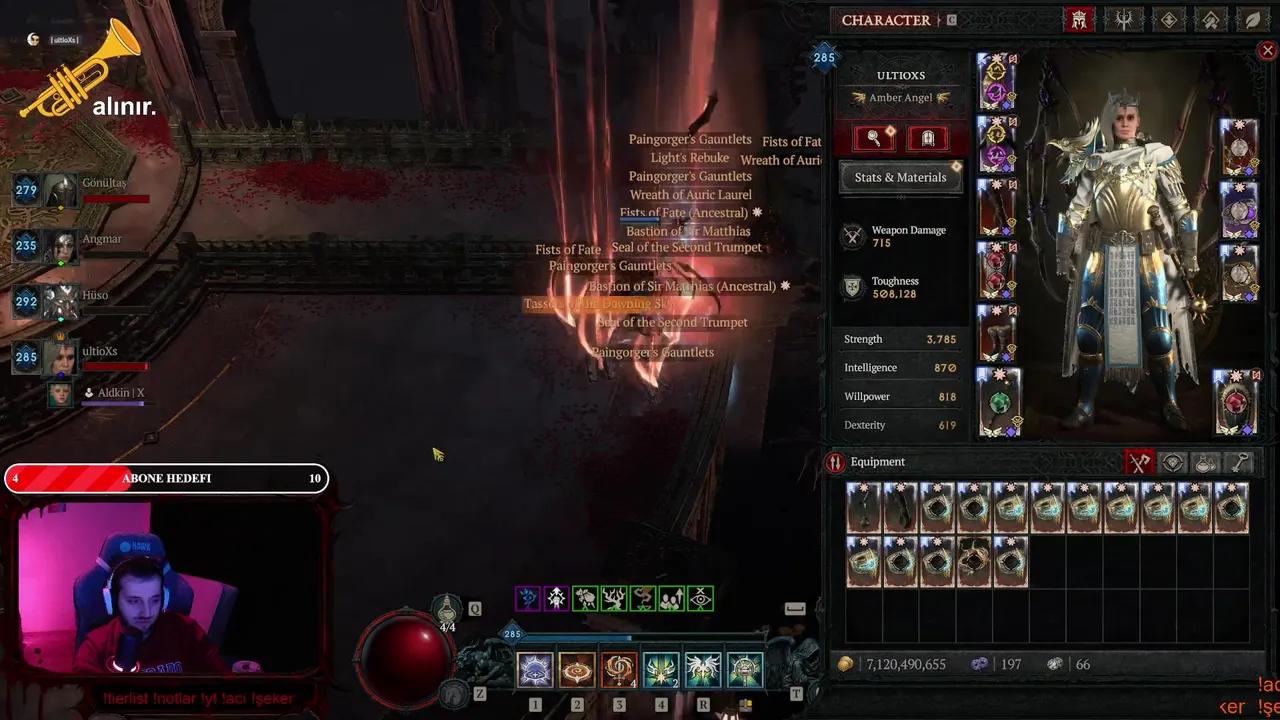Click the Equipment sort button
Image resolution: width=1280 pixels, height=720 pixels.
tap(835, 462)
